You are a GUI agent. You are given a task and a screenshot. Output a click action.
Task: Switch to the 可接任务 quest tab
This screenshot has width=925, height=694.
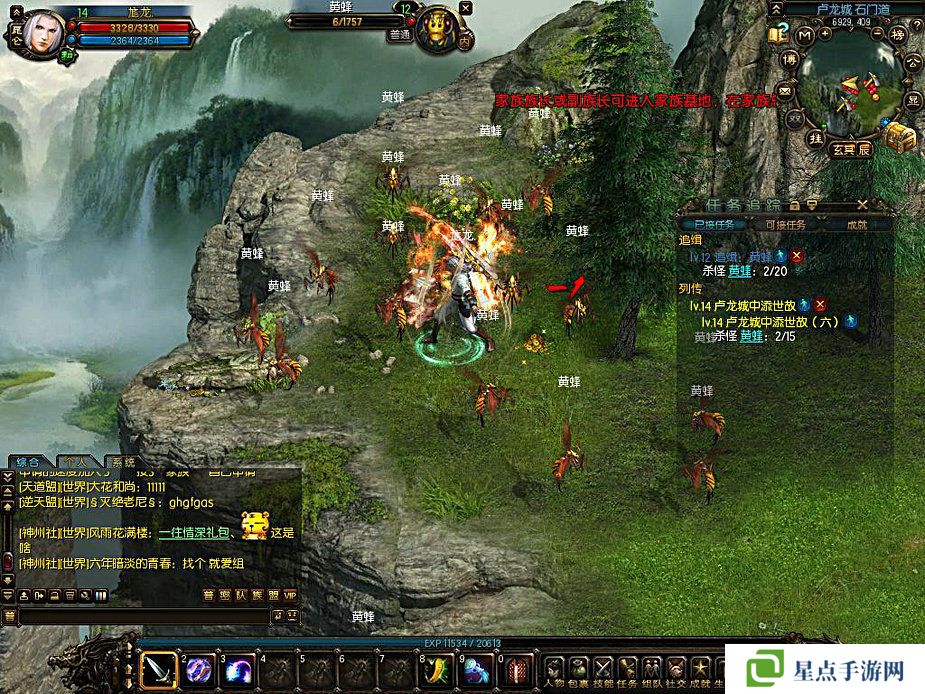pyautogui.click(x=785, y=225)
